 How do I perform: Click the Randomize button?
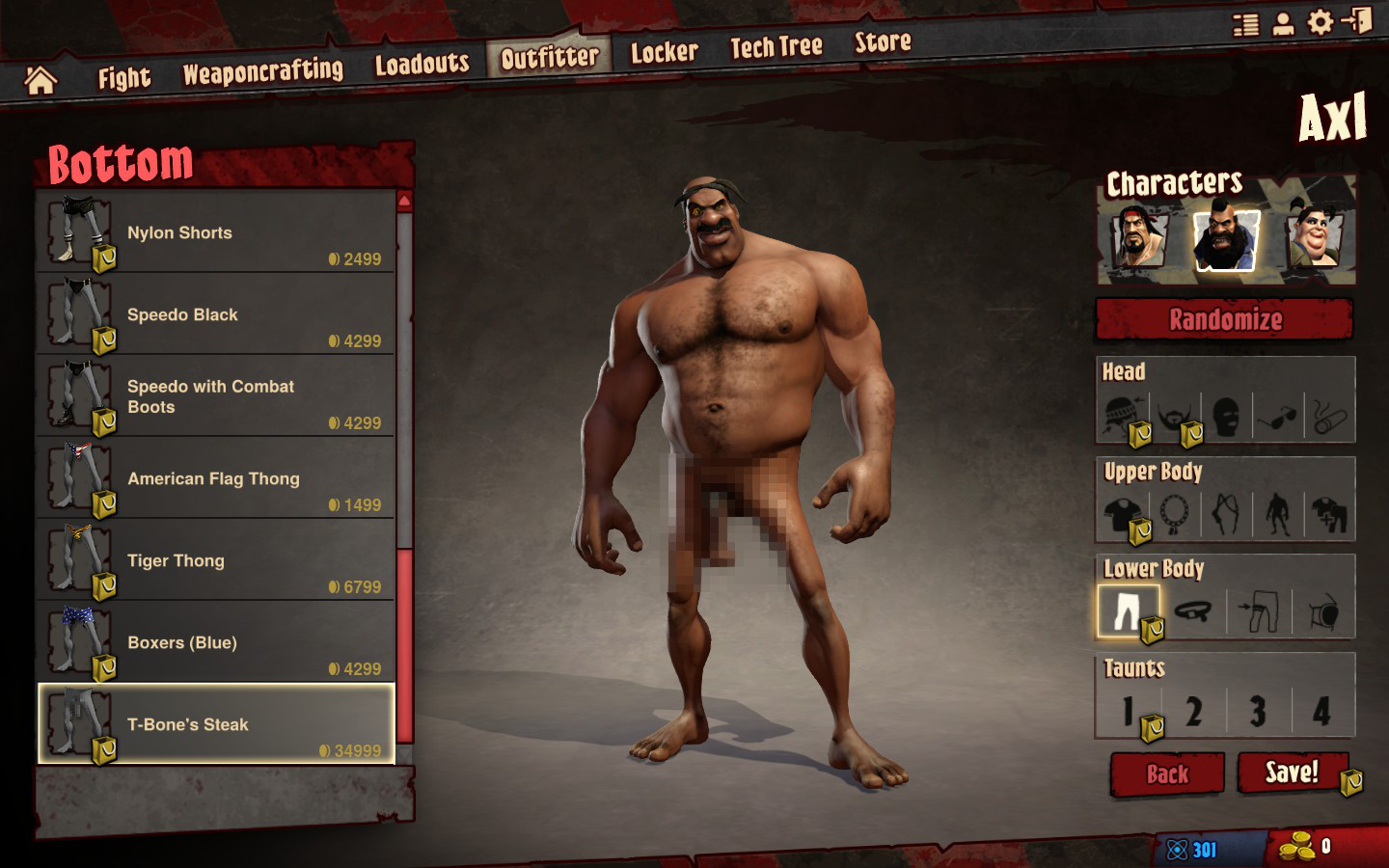click(x=1225, y=319)
